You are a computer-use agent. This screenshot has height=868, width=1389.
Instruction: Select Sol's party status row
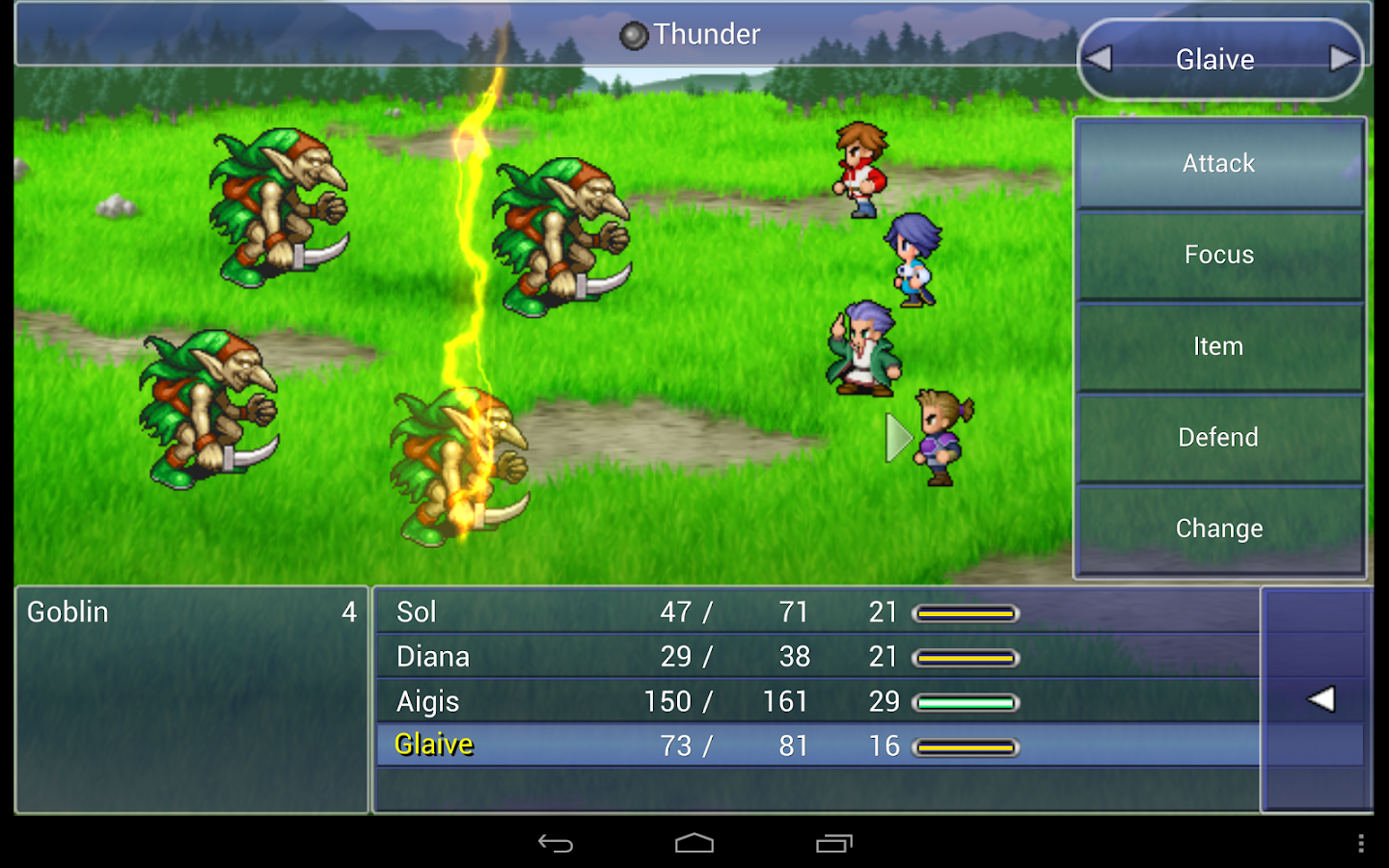click(x=816, y=611)
